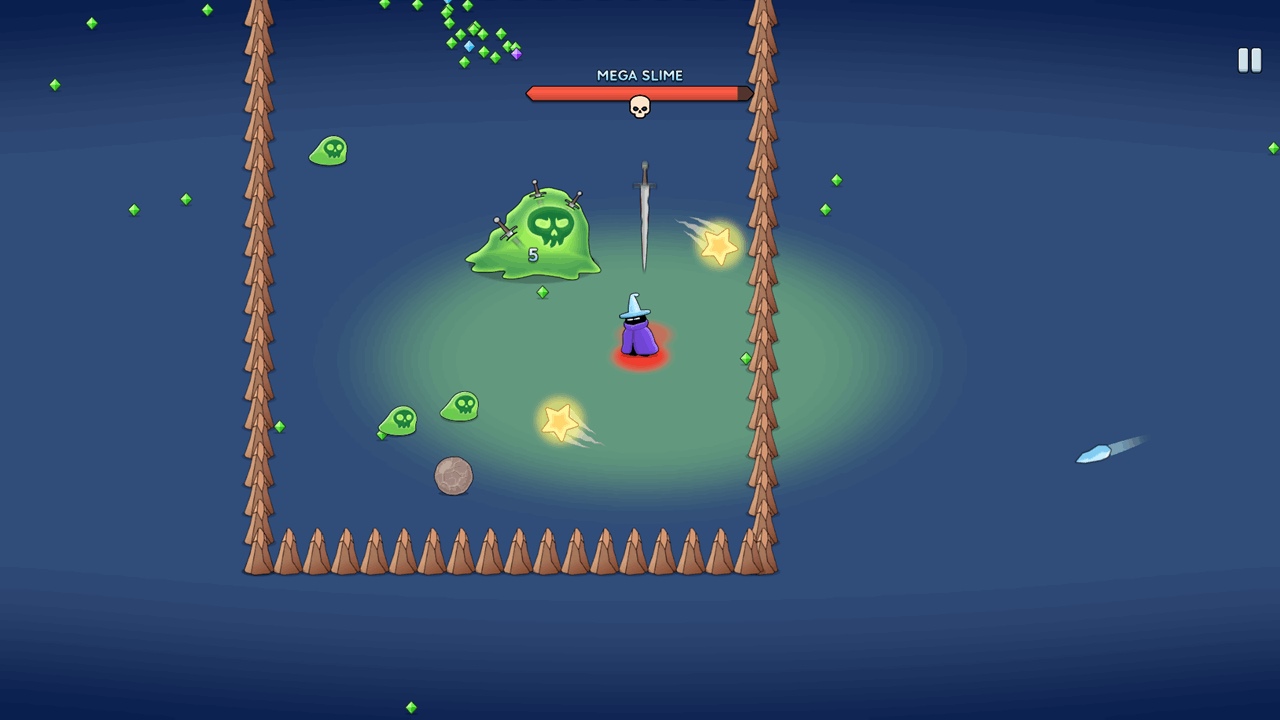Click the blue gem among the scattered gems
Screen dimensions: 1280x720
tap(469, 46)
